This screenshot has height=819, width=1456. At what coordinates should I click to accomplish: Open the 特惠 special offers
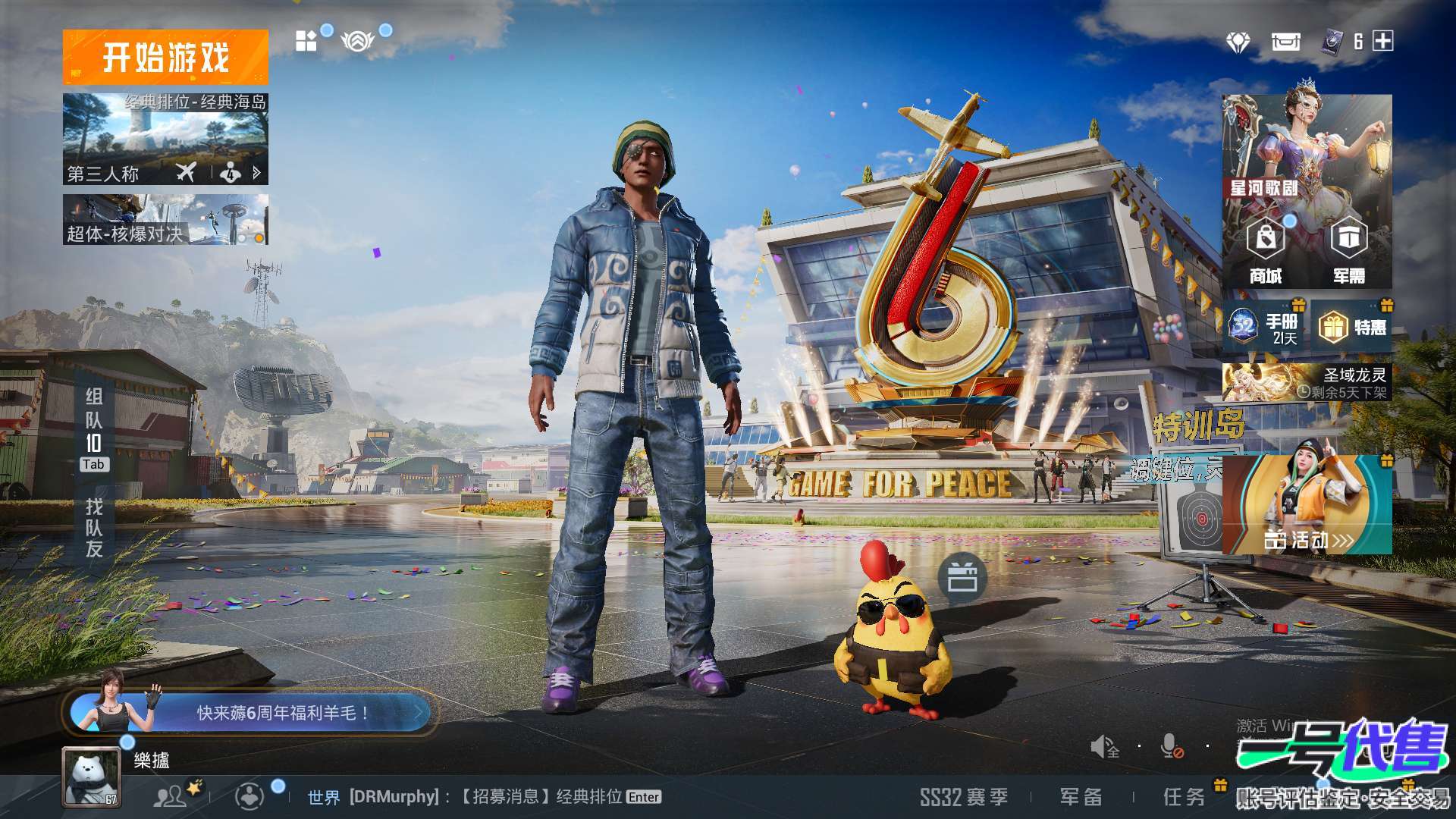(1353, 327)
